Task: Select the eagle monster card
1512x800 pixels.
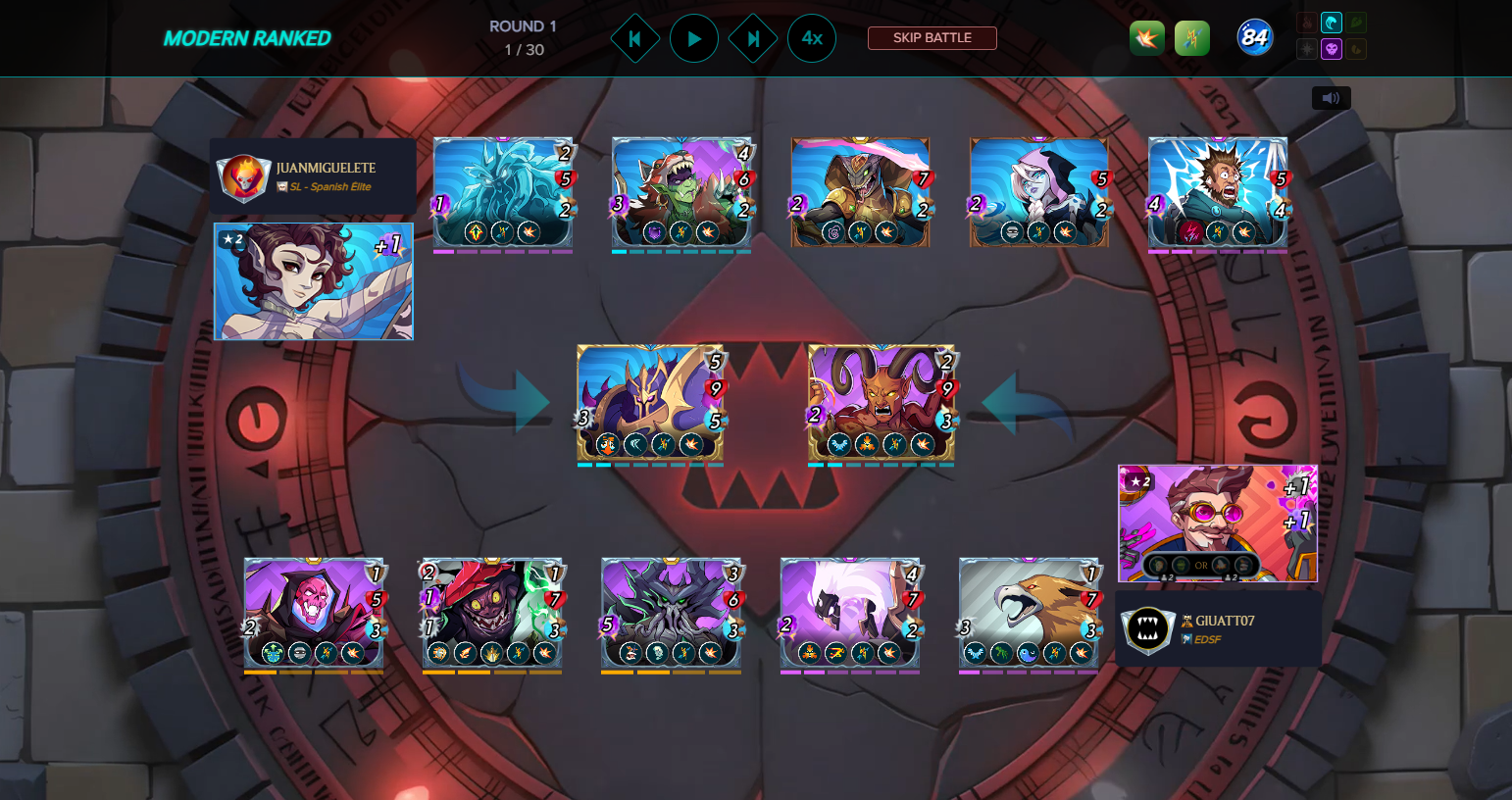Action: coord(1029,613)
